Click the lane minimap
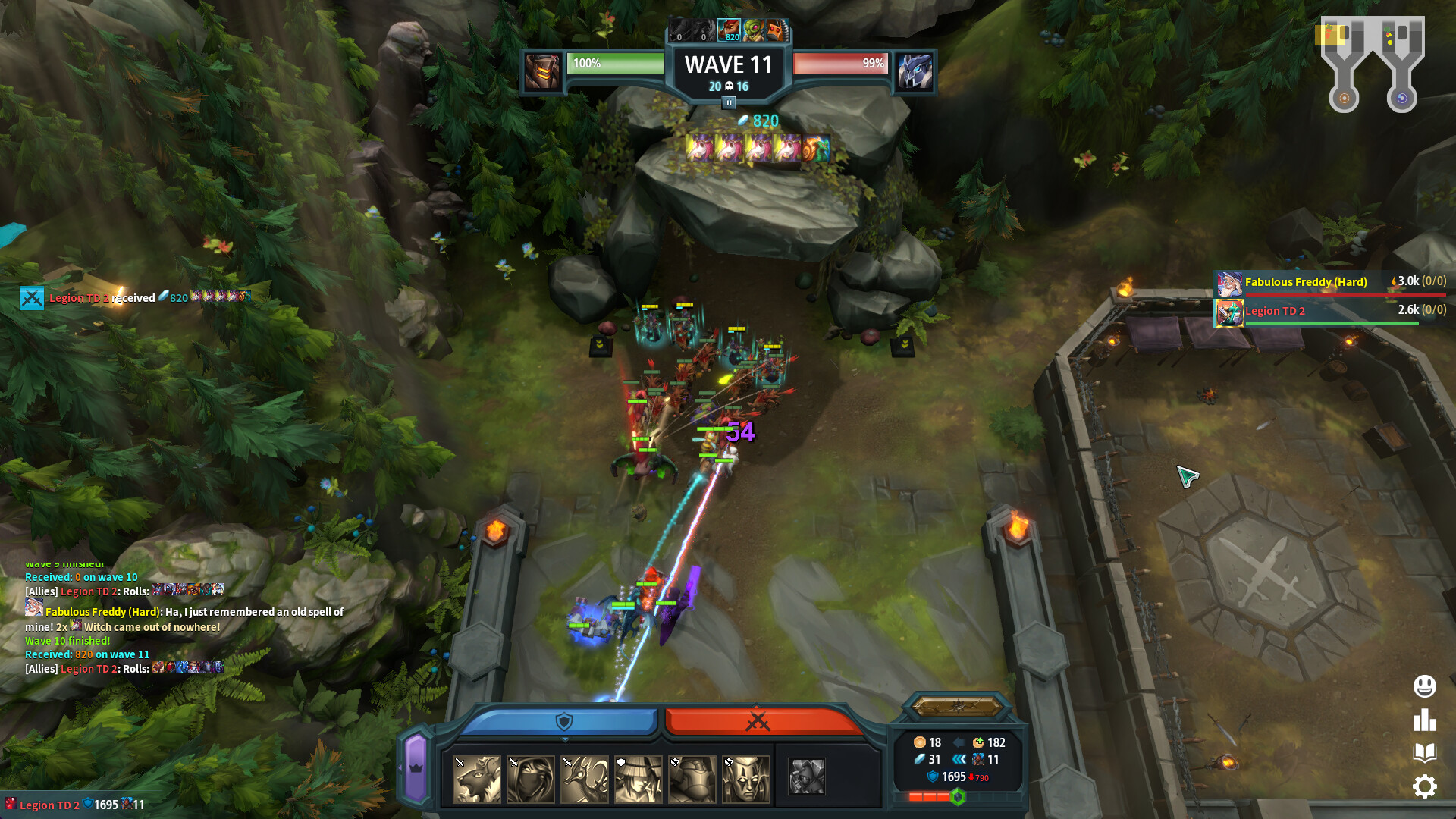This screenshot has height=819, width=1456. pyautogui.click(x=1372, y=64)
